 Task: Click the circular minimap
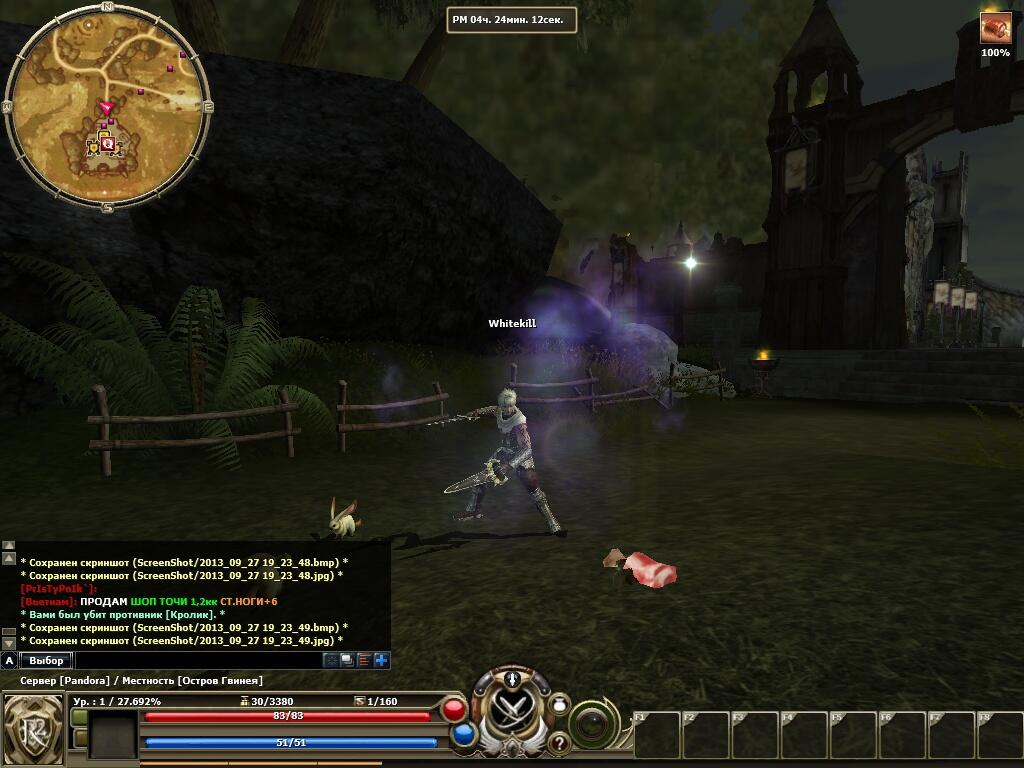(107, 107)
